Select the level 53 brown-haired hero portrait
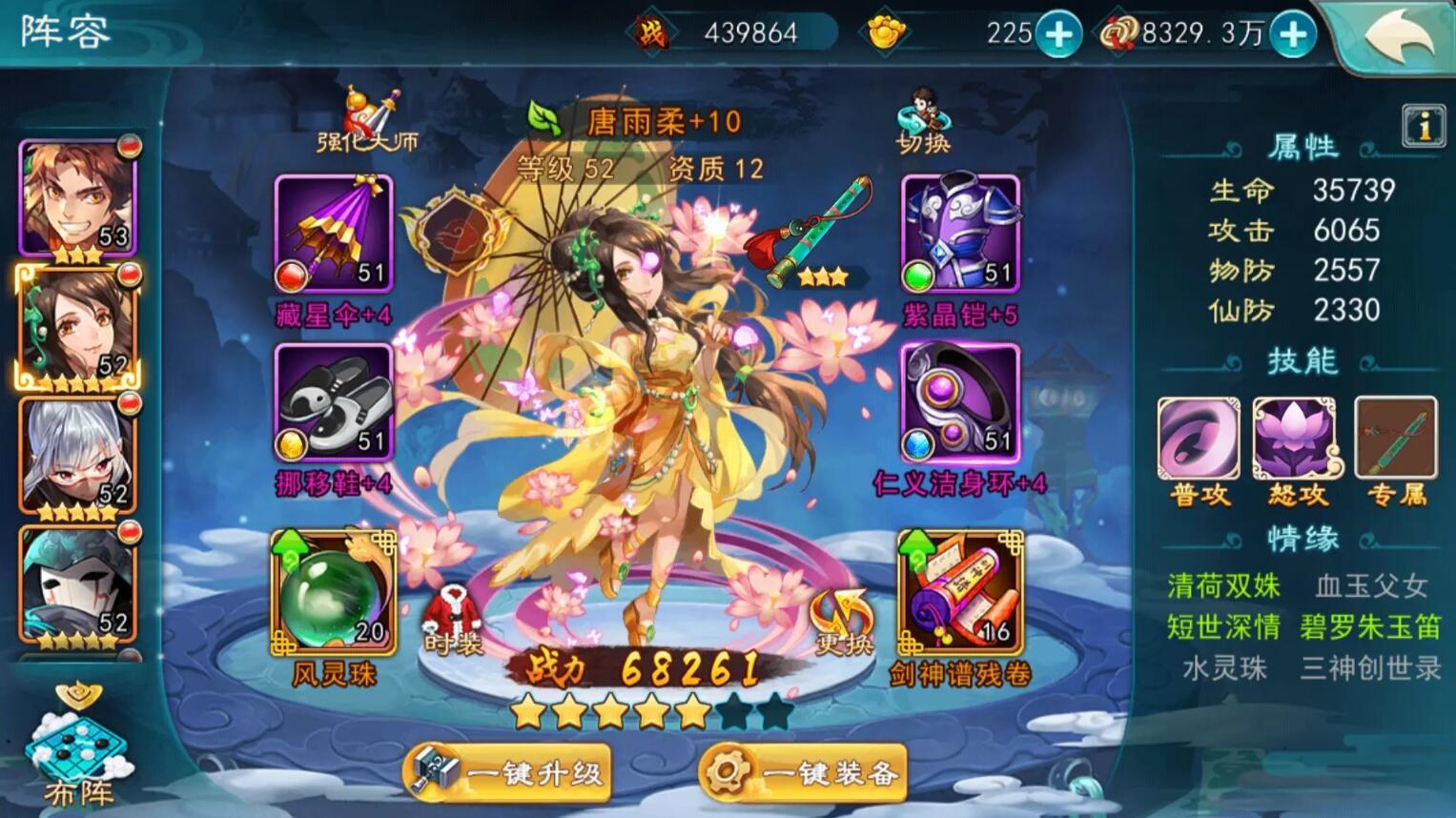This screenshot has height=818, width=1456. click(x=78, y=198)
